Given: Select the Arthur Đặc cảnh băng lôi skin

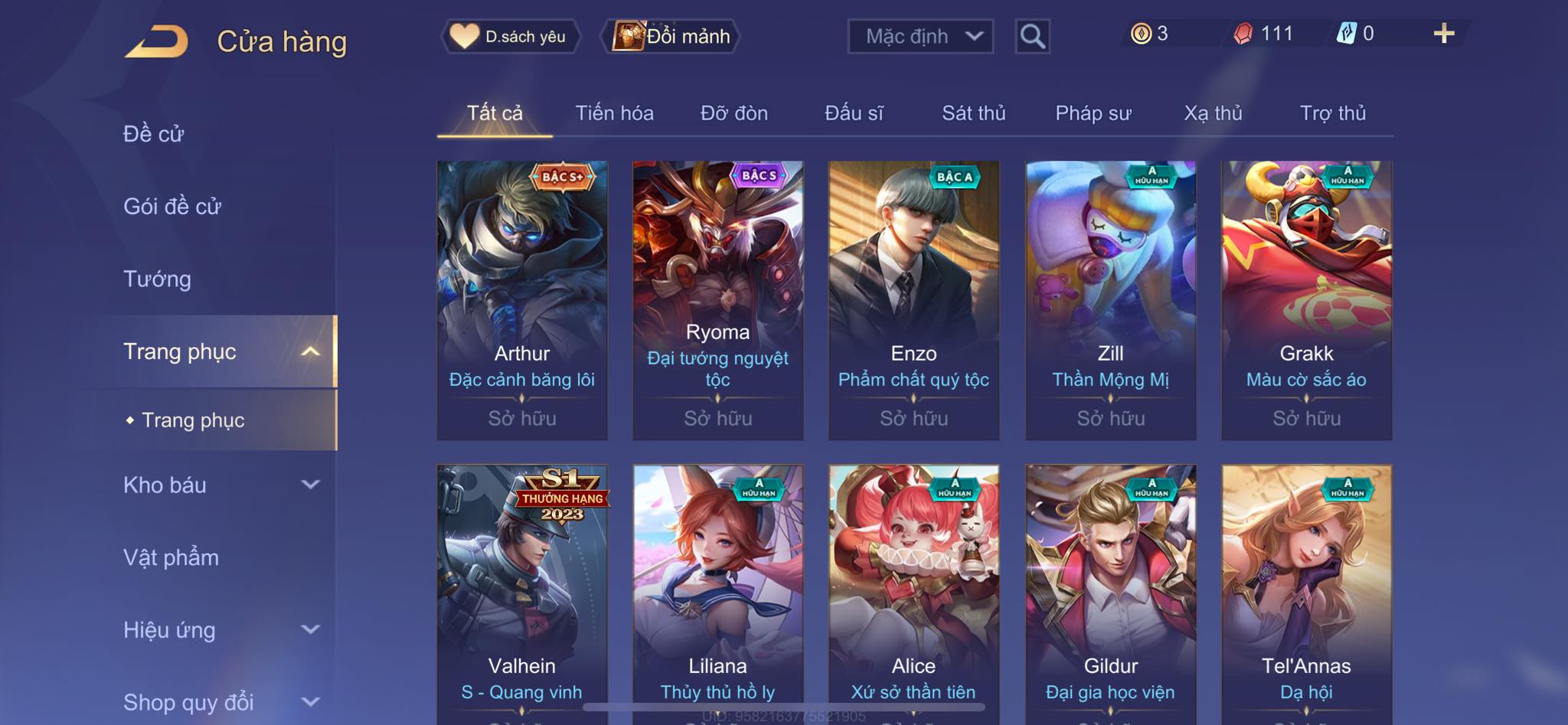Looking at the screenshot, I should (522, 299).
